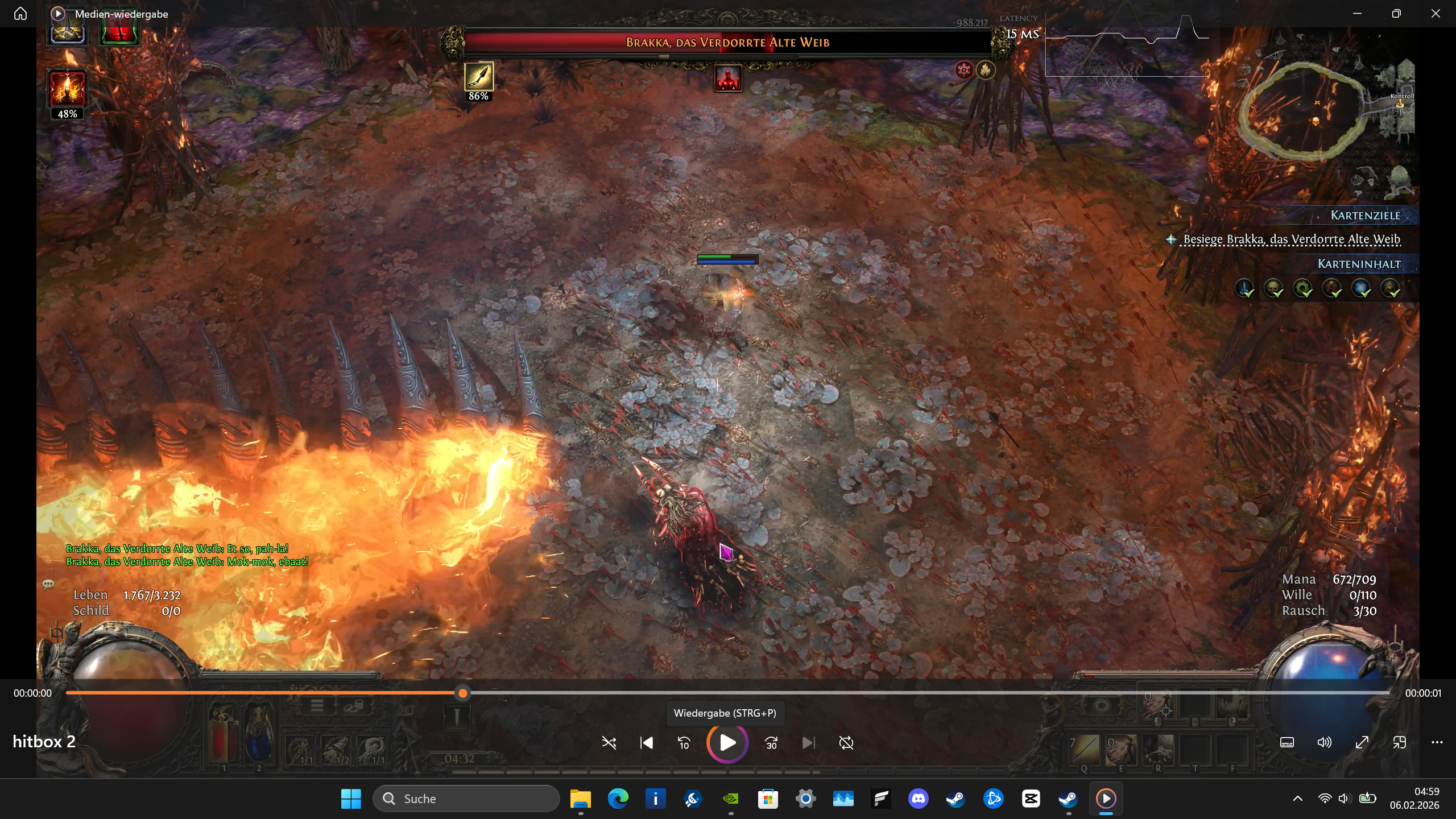Select the Besiege Brakka map objective
Image resolution: width=1456 pixels, height=819 pixels.
1291,239
